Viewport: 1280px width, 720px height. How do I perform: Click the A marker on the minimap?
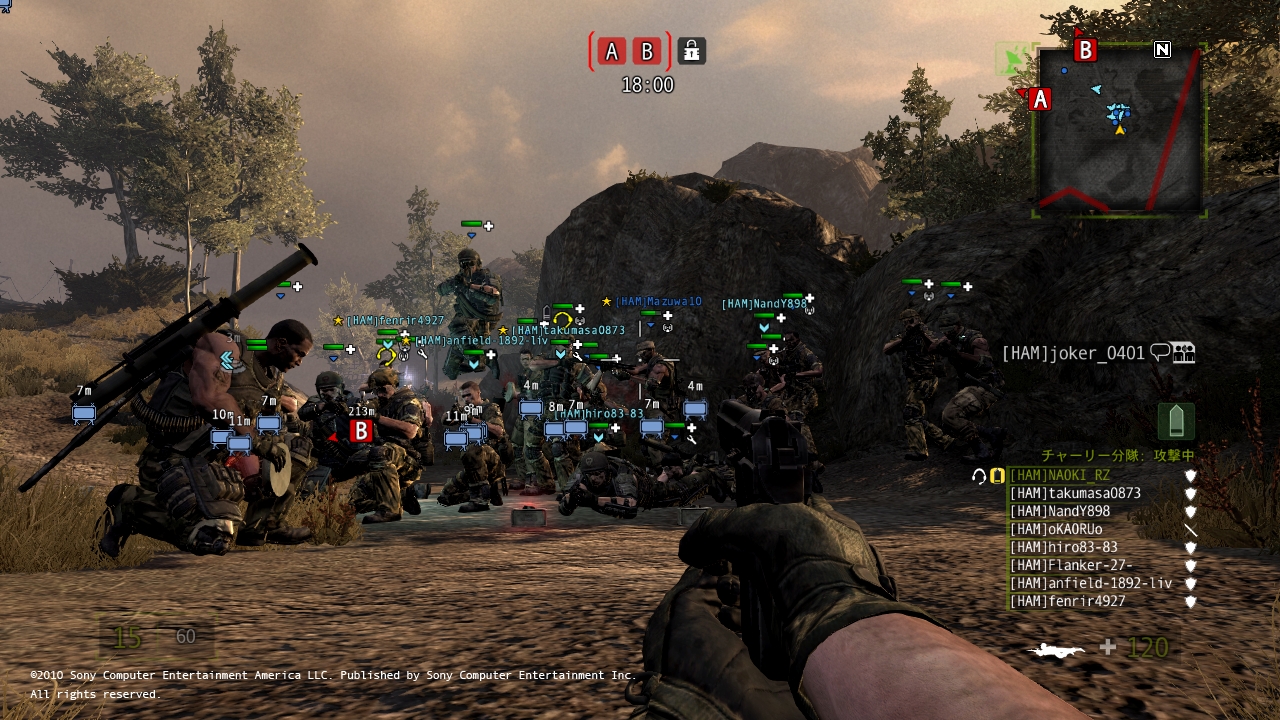click(x=1039, y=99)
